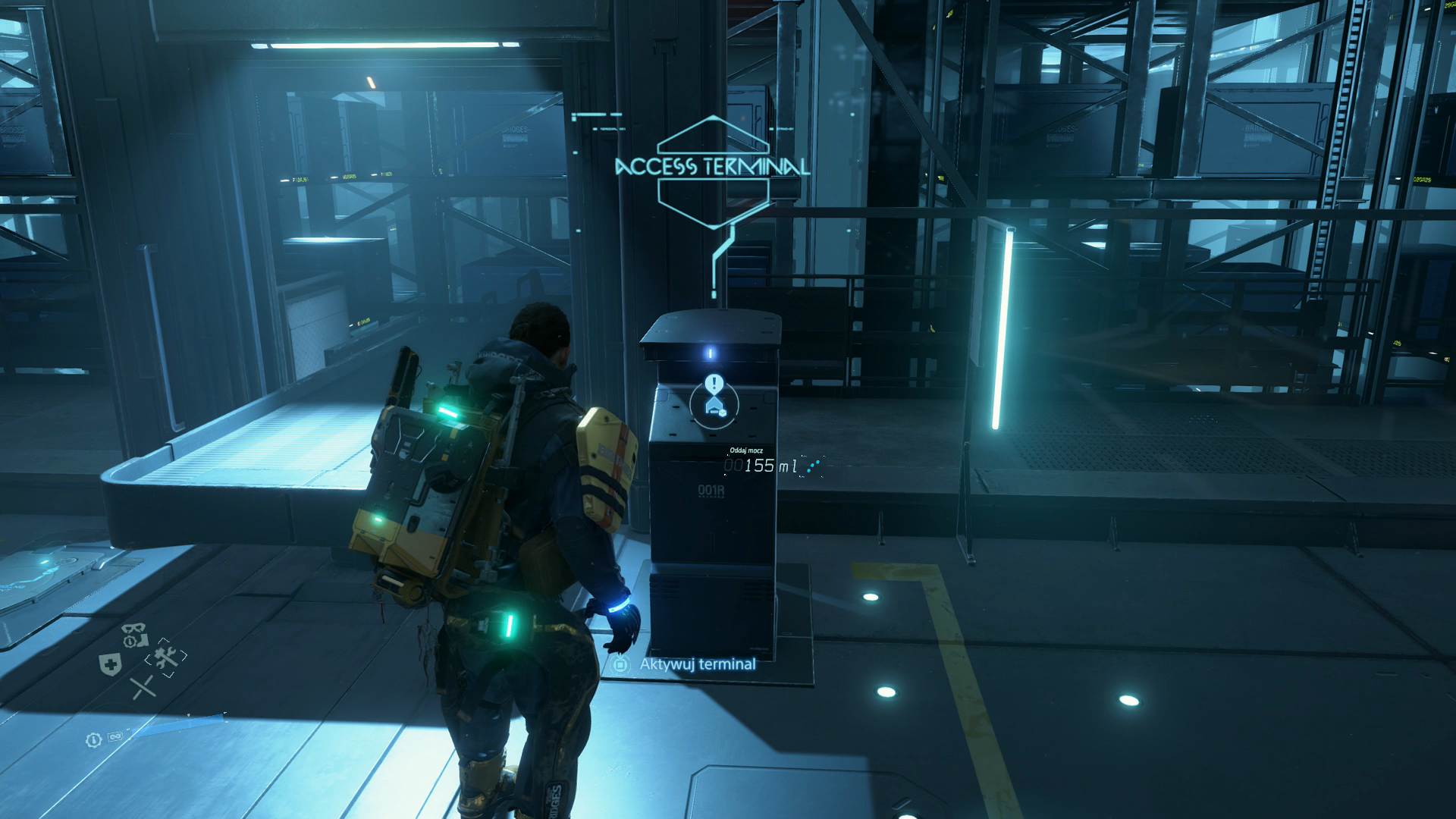
Task: Select the hammer and wrench tools icon
Action: [166, 657]
